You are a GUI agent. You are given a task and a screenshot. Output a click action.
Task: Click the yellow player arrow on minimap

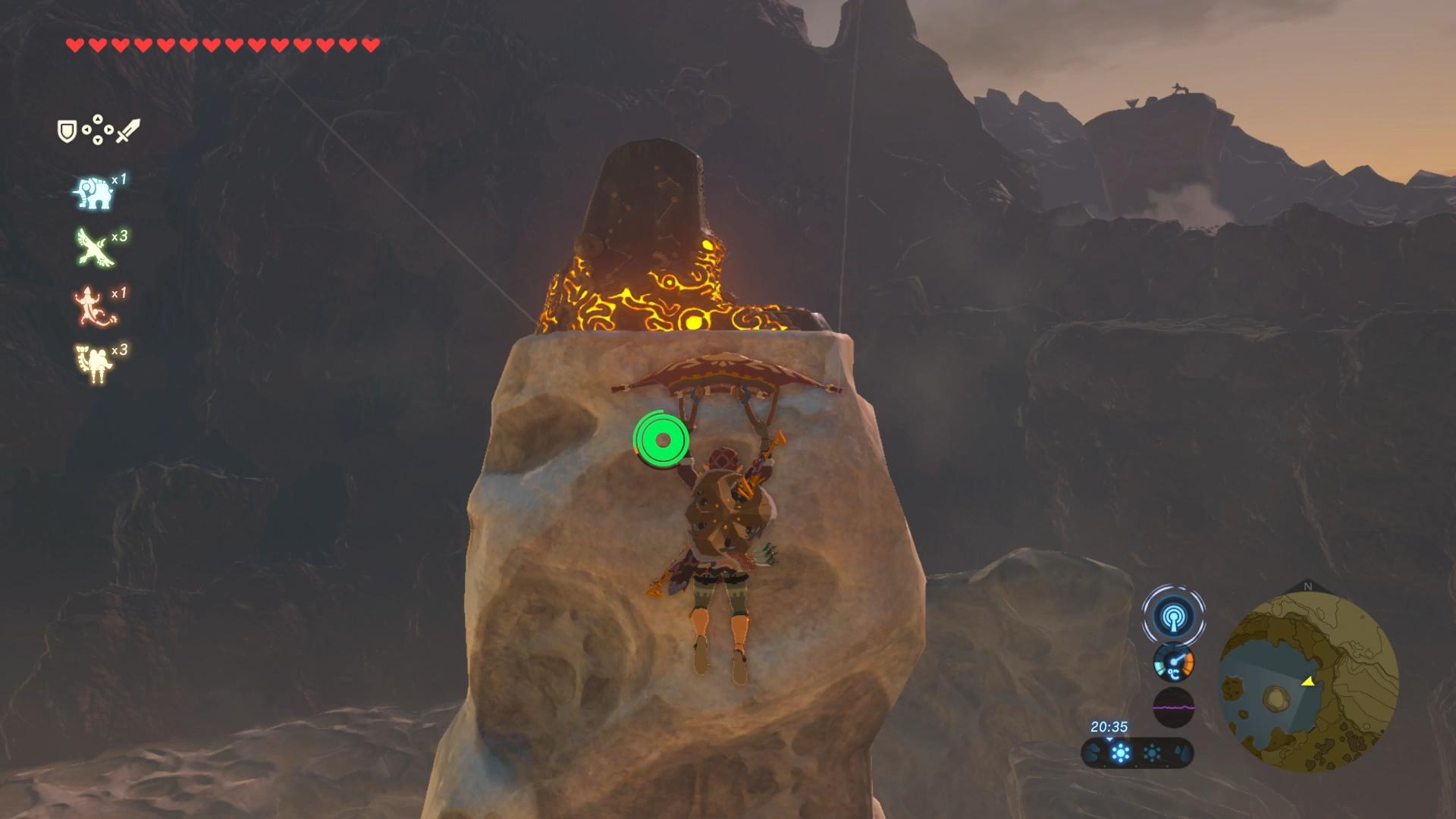pos(1307,682)
